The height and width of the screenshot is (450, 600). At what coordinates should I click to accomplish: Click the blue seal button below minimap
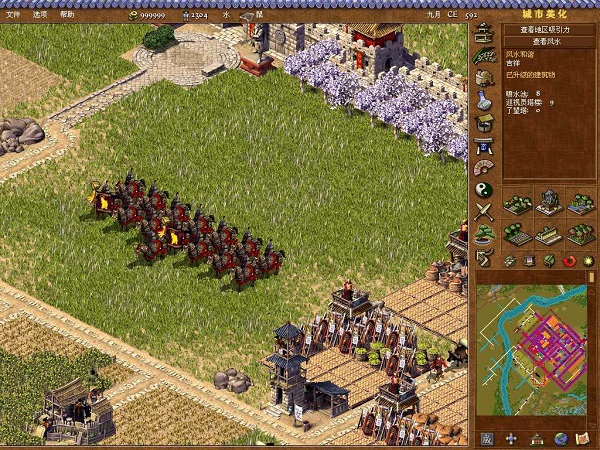pos(486,439)
